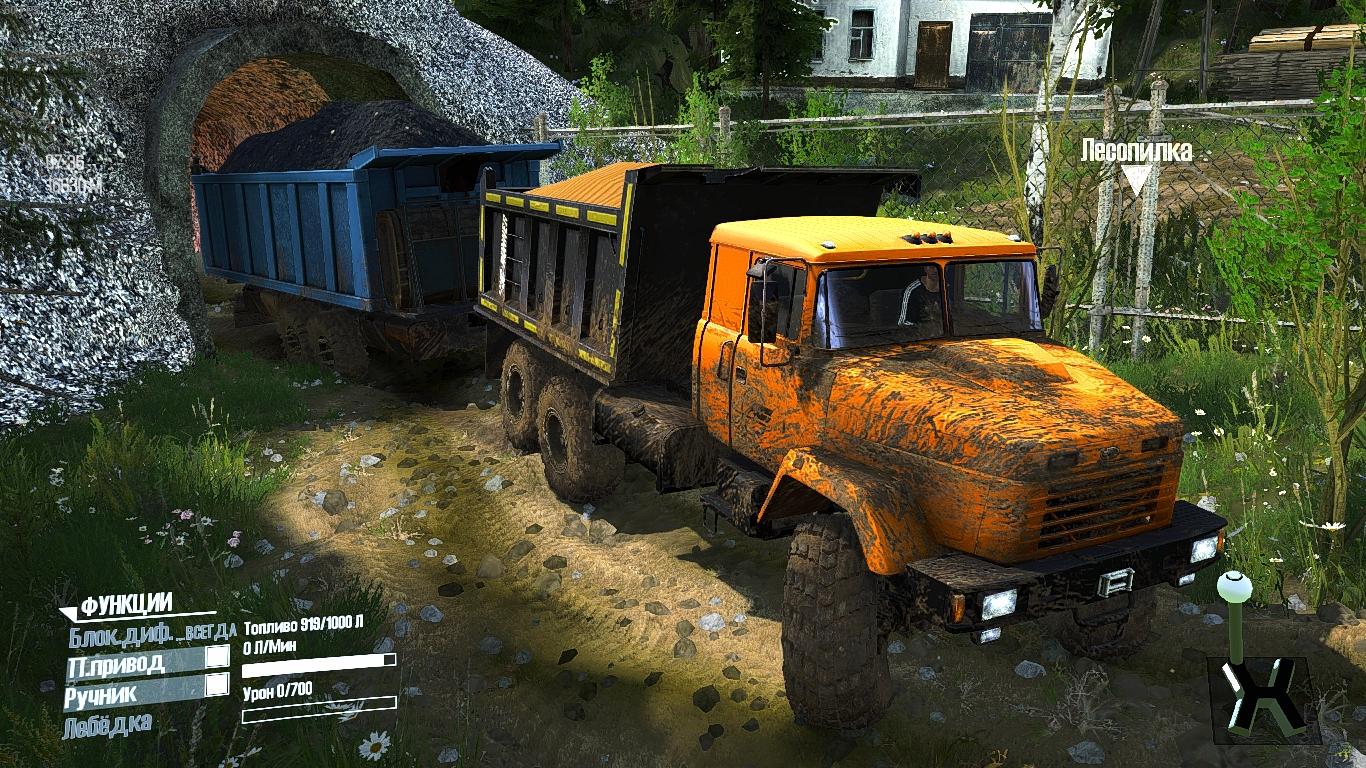Toggle the Ручник handbrake checkbox

[x=217, y=685]
